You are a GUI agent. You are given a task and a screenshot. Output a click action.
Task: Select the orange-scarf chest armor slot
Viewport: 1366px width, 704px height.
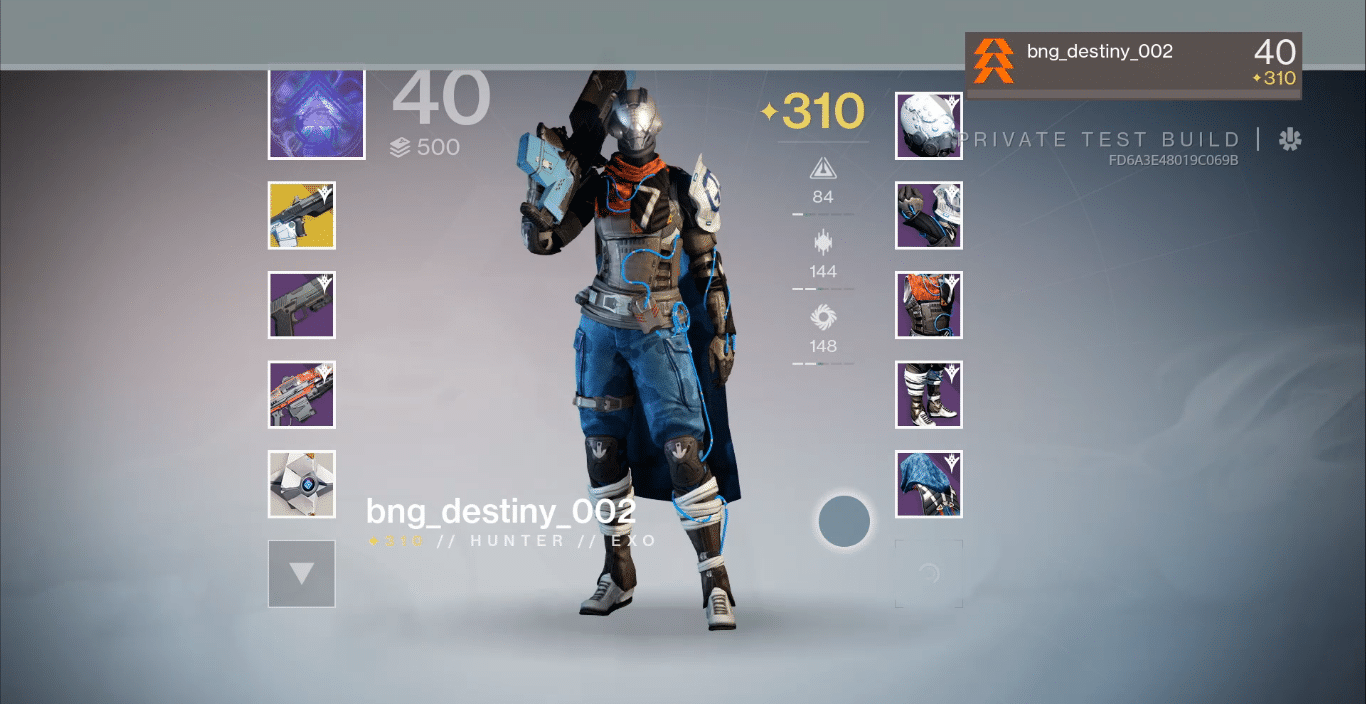929,305
